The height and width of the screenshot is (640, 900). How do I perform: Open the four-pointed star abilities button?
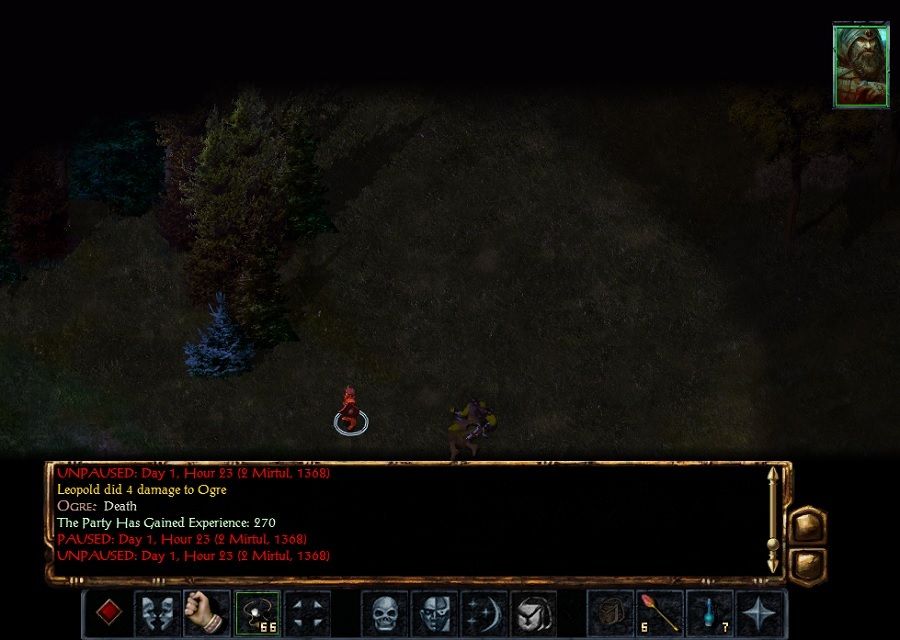[761, 612]
